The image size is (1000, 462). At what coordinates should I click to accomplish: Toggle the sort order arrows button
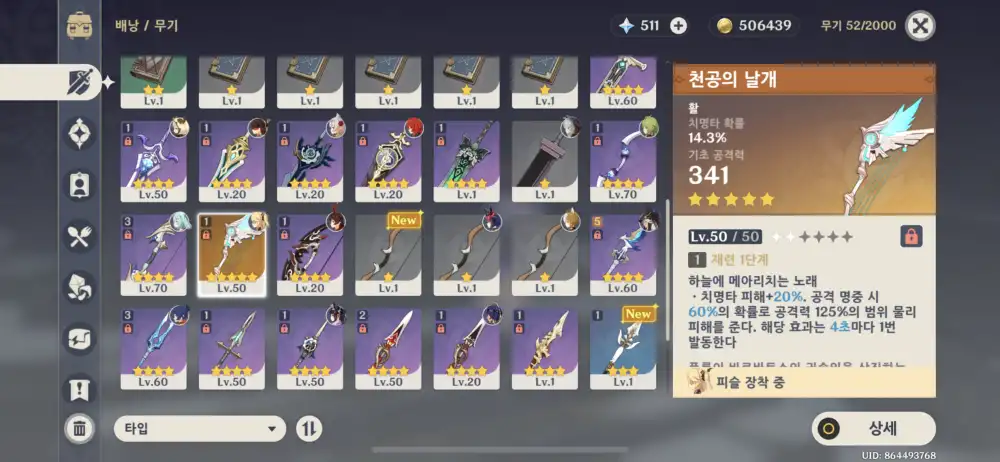tap(309, 429)
